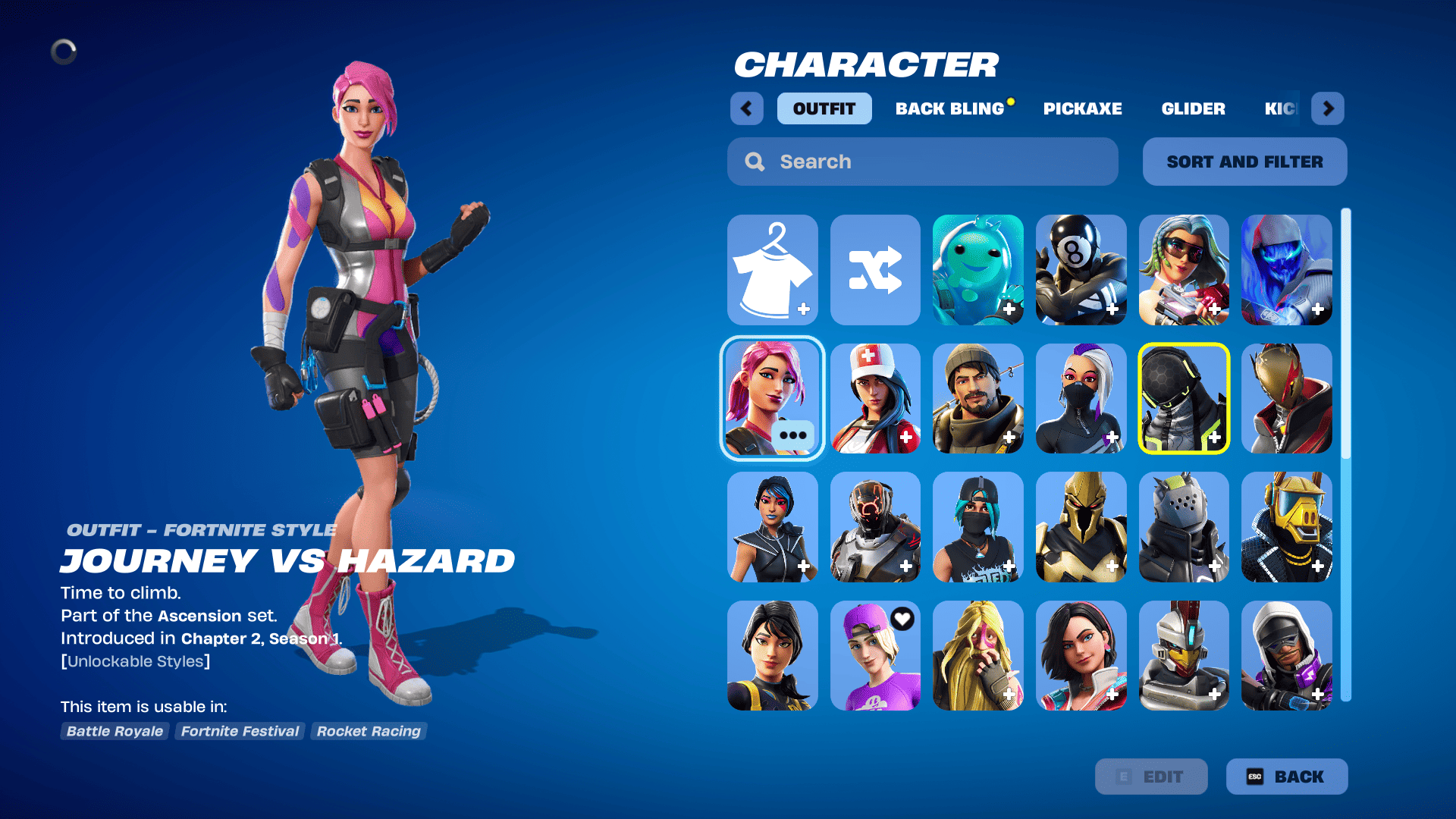Screen dimensions: 1456x819
Task: Select the yellow-outlined black helmet outfit
Action: point(1183,398)
